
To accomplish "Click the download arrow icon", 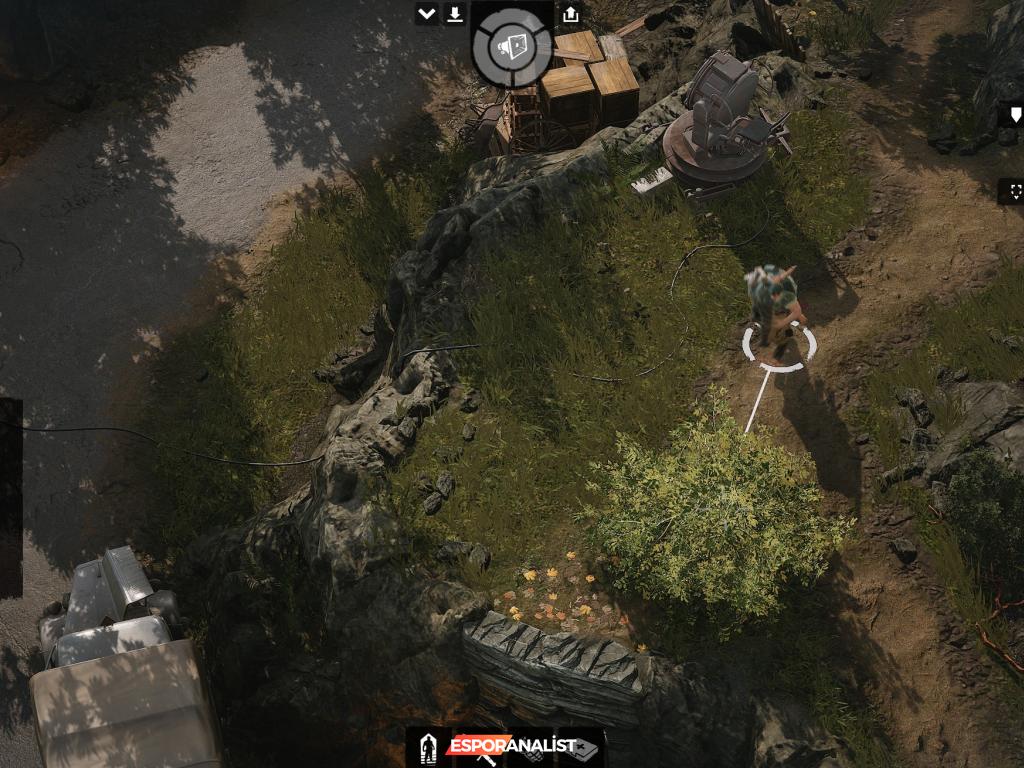I will pos(455,14).
